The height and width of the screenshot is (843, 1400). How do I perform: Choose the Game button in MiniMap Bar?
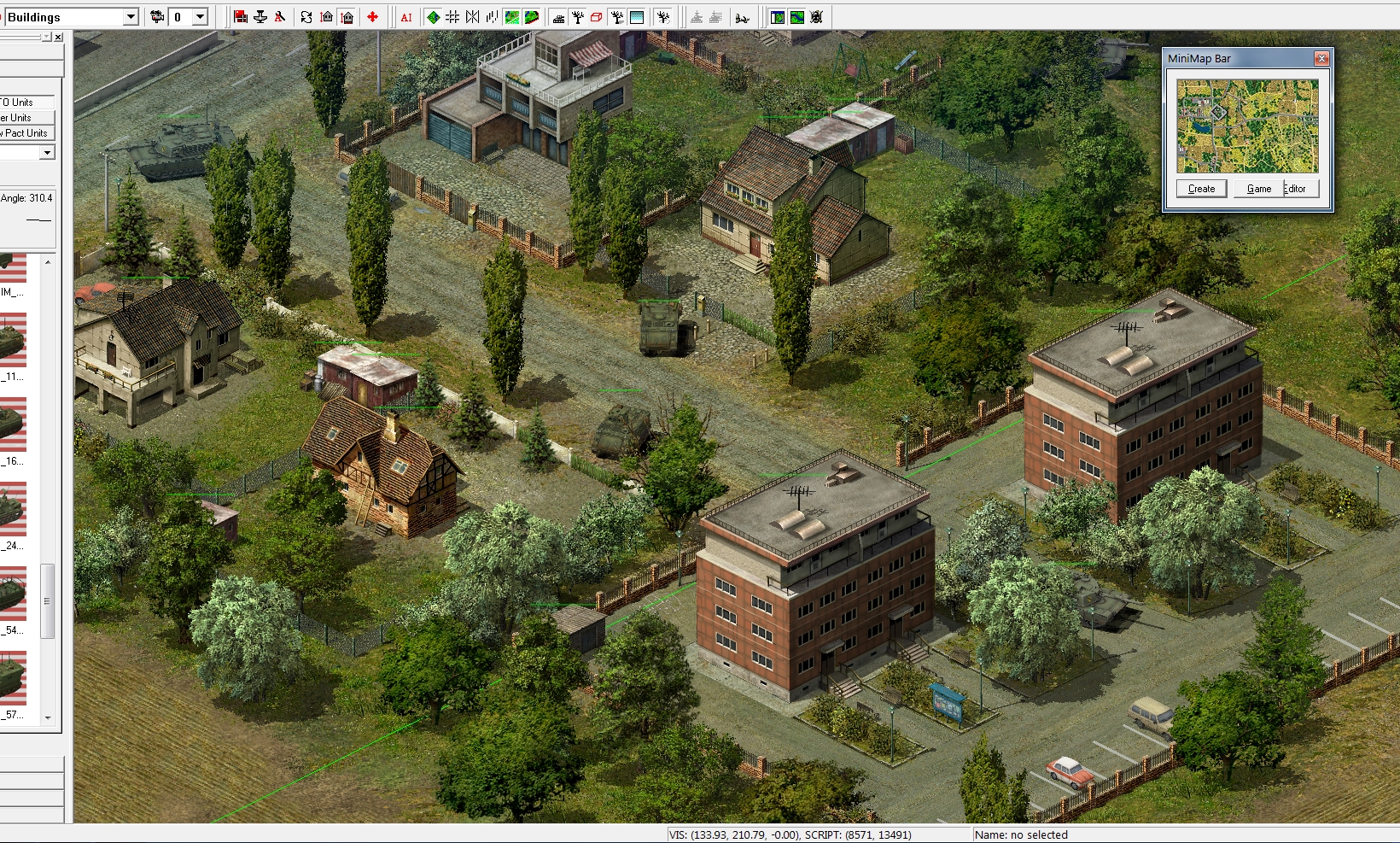pos(1258,189)
